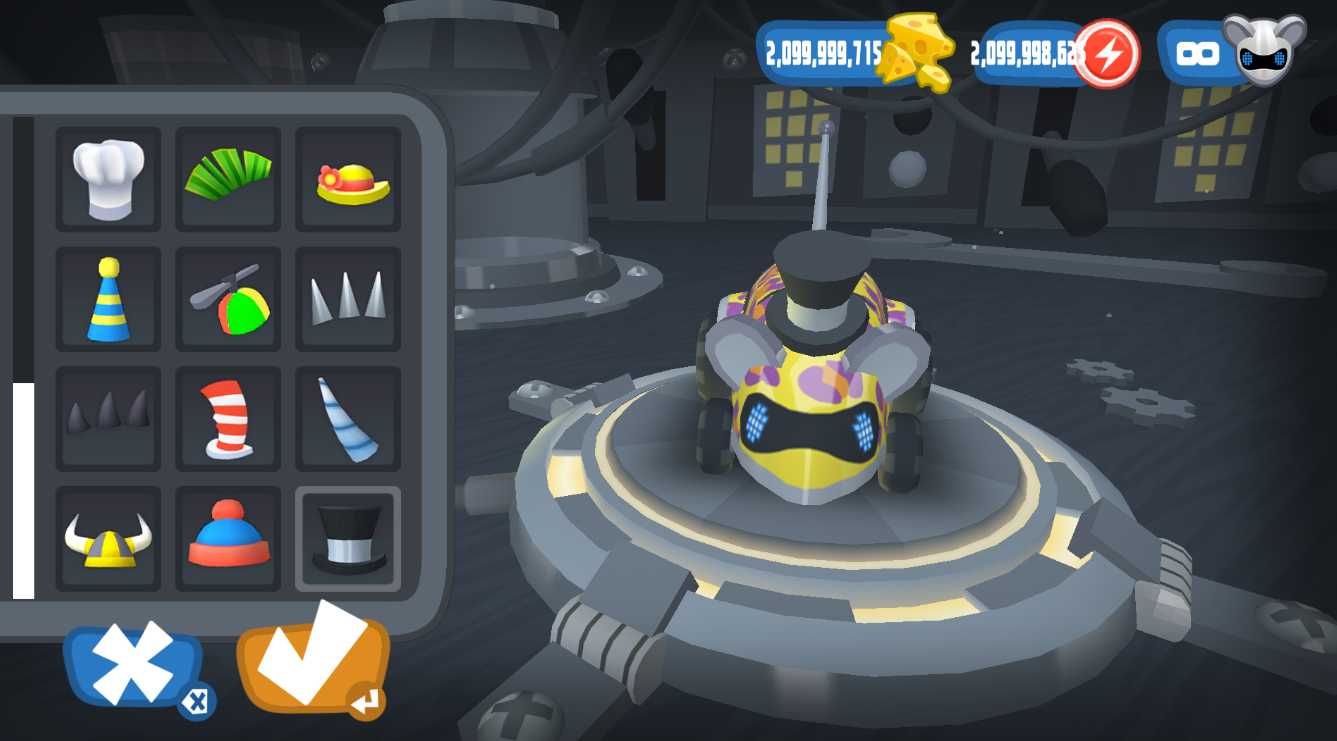Image resolution: width=1337 pixels, height=741 pixels.
Task: Confirm selection with the orange checkmark
Action: [312, 657]
